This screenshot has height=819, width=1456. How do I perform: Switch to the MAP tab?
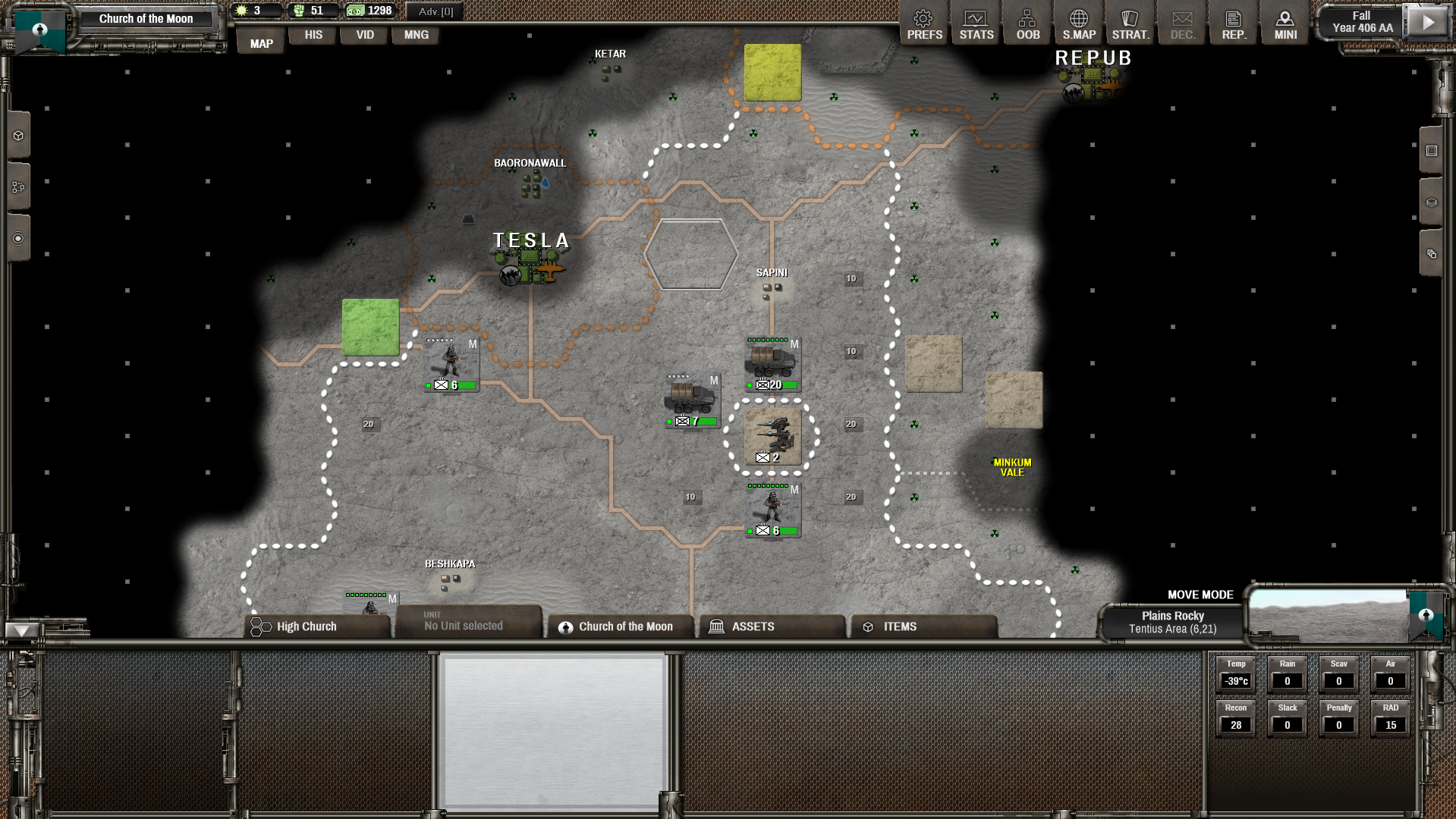[261, 43]
